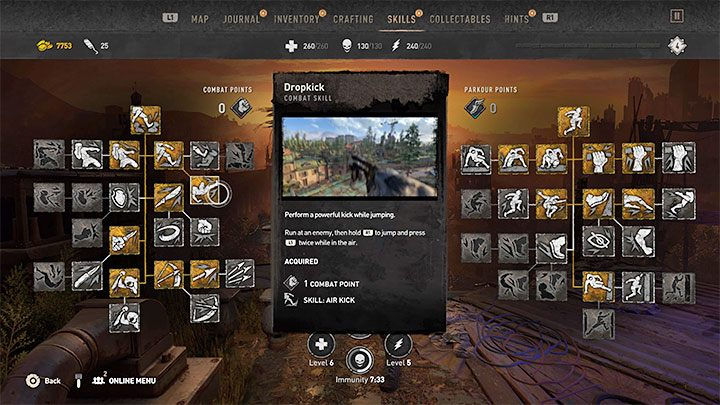Pick the triple arrows combat skill
Viewport: 720px width, 405px height.
pyautogui.click(x=238, y=270)
